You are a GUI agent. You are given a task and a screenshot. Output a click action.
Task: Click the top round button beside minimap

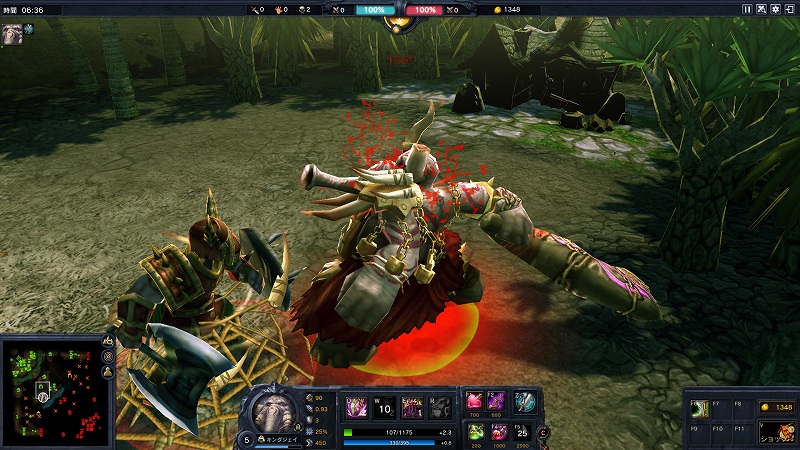108,341
